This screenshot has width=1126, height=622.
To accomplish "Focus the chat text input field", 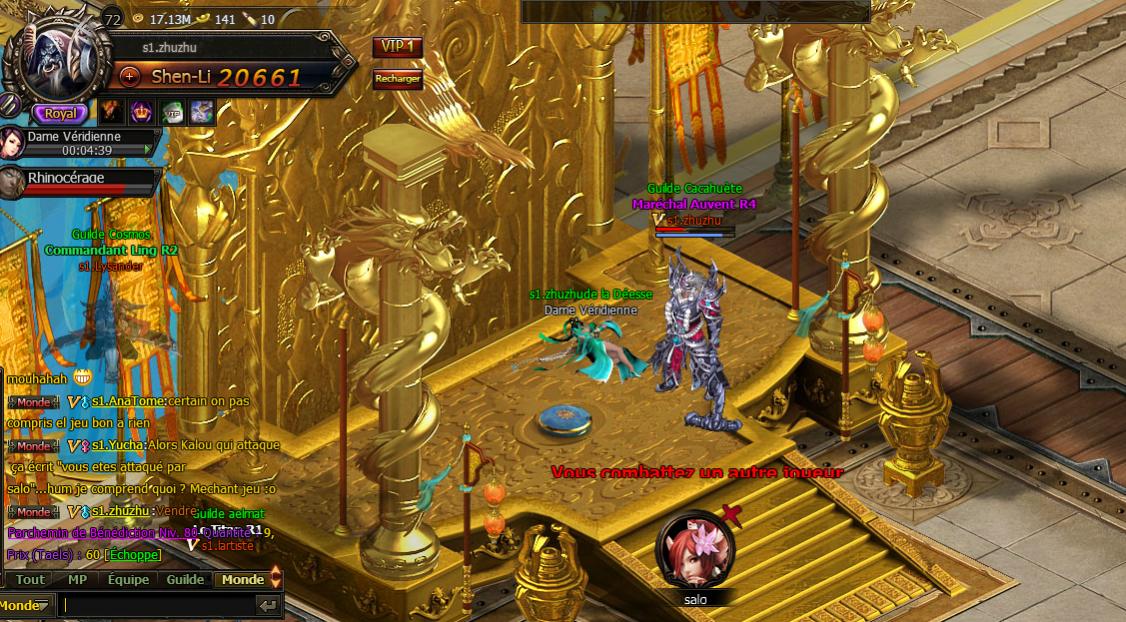I will pos(155,605).
